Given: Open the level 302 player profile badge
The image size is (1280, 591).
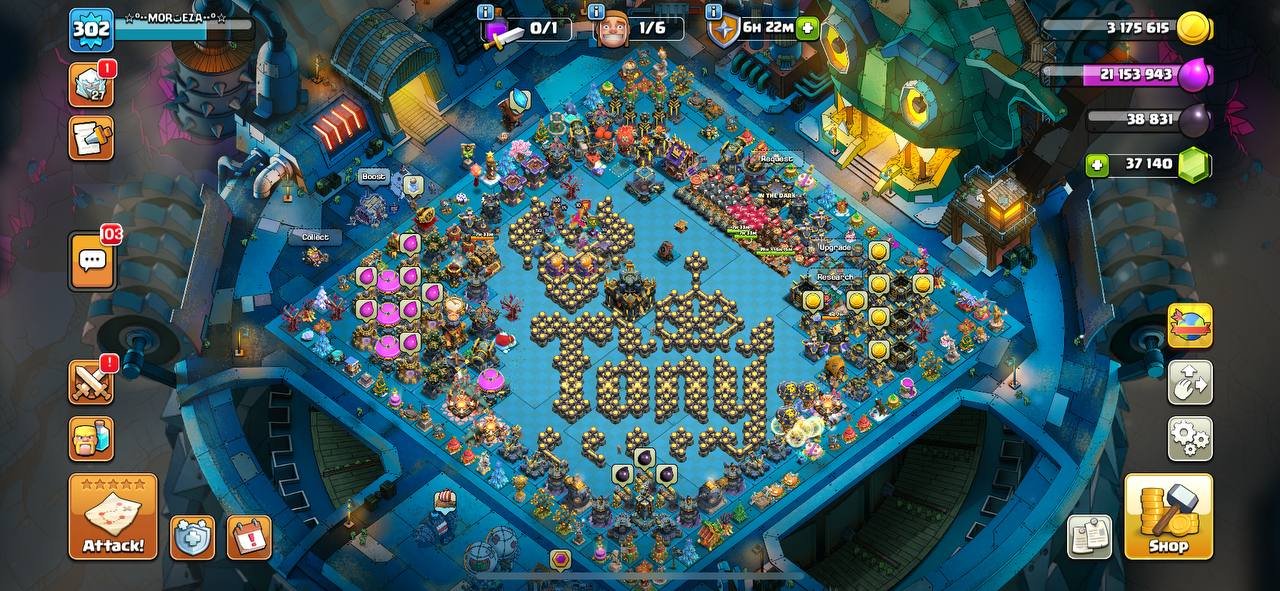Looking at the screenshot, I should [90, 29].
